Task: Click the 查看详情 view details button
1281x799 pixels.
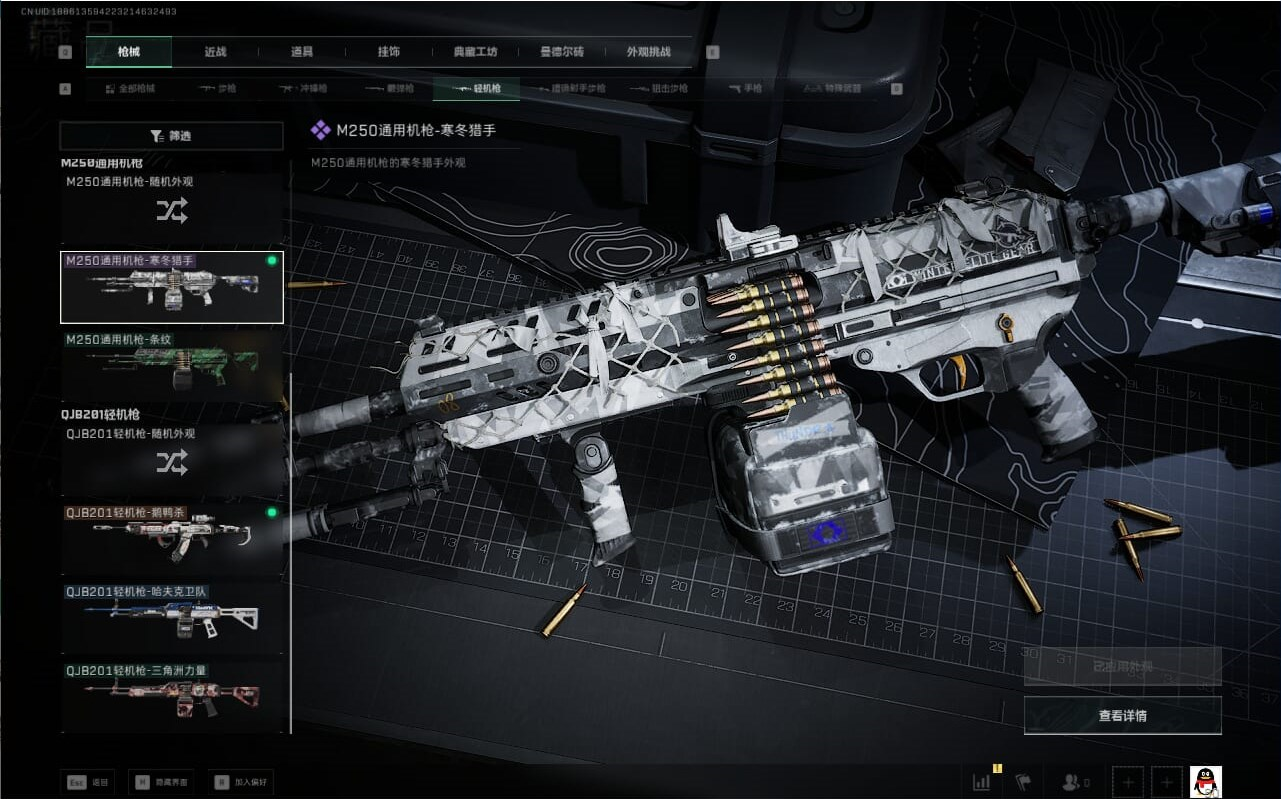Action: coord(1122,716)
